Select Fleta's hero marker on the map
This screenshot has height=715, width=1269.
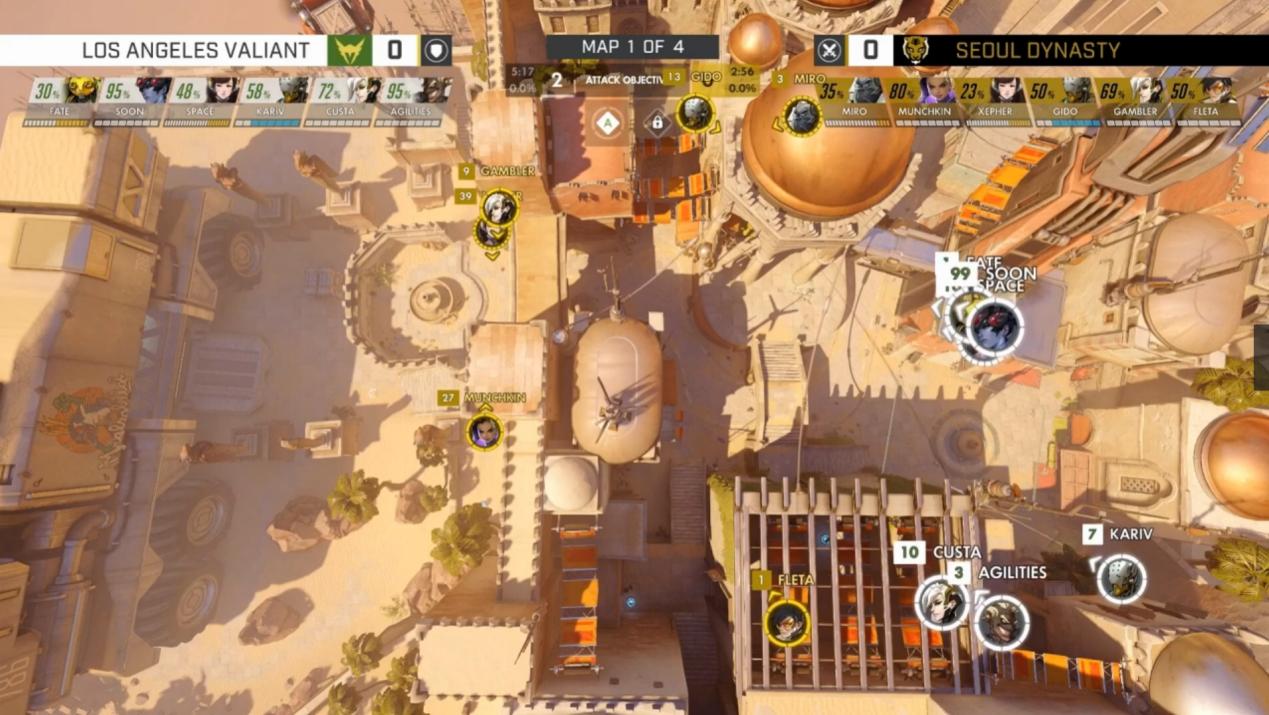787,622
